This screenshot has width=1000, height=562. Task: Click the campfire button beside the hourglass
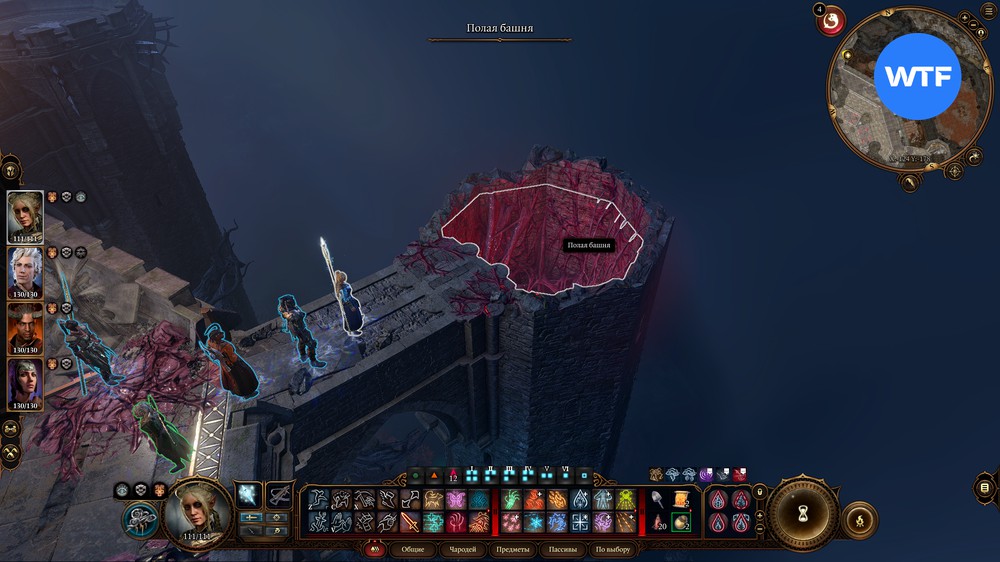pyautogui.click(x=859, y=520)
